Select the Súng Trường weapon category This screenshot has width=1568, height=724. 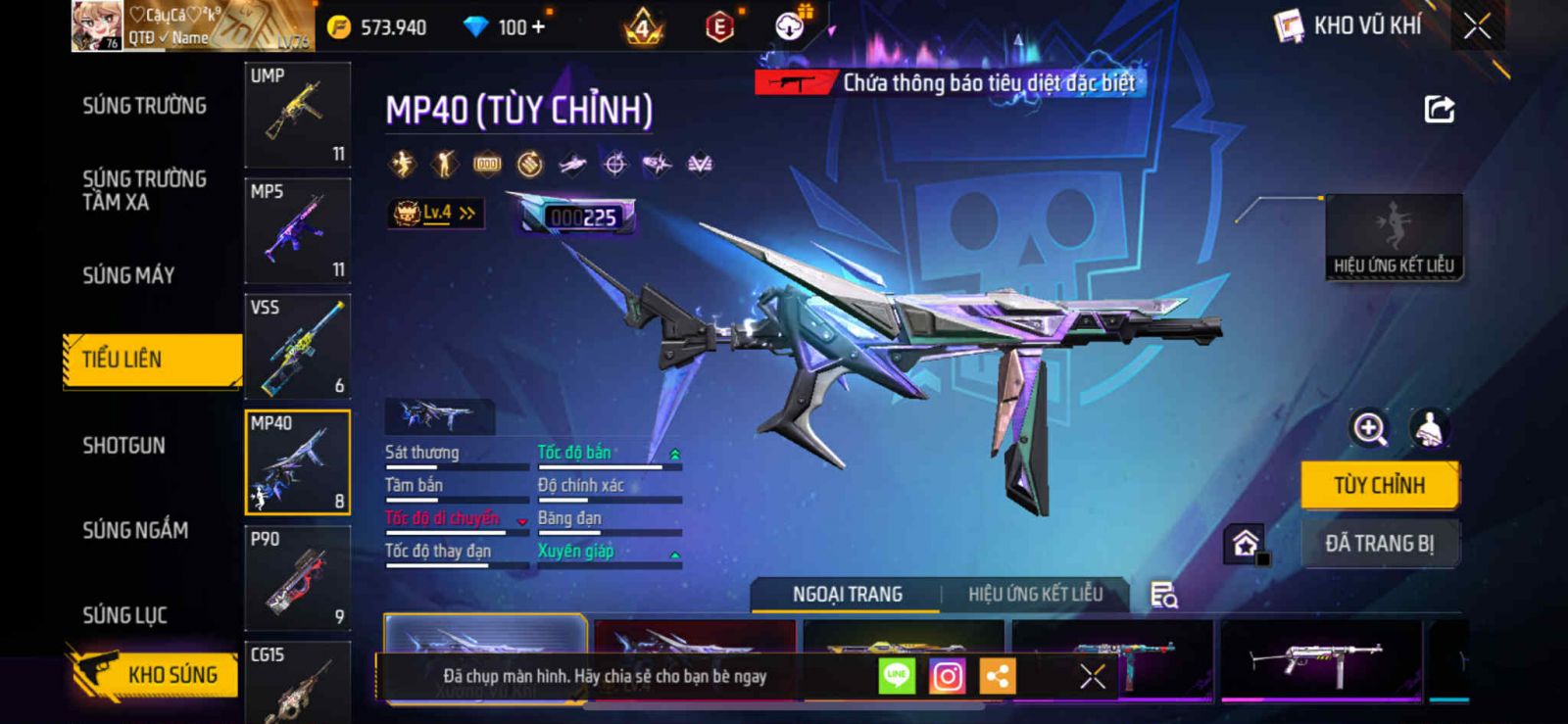[144, 106]
